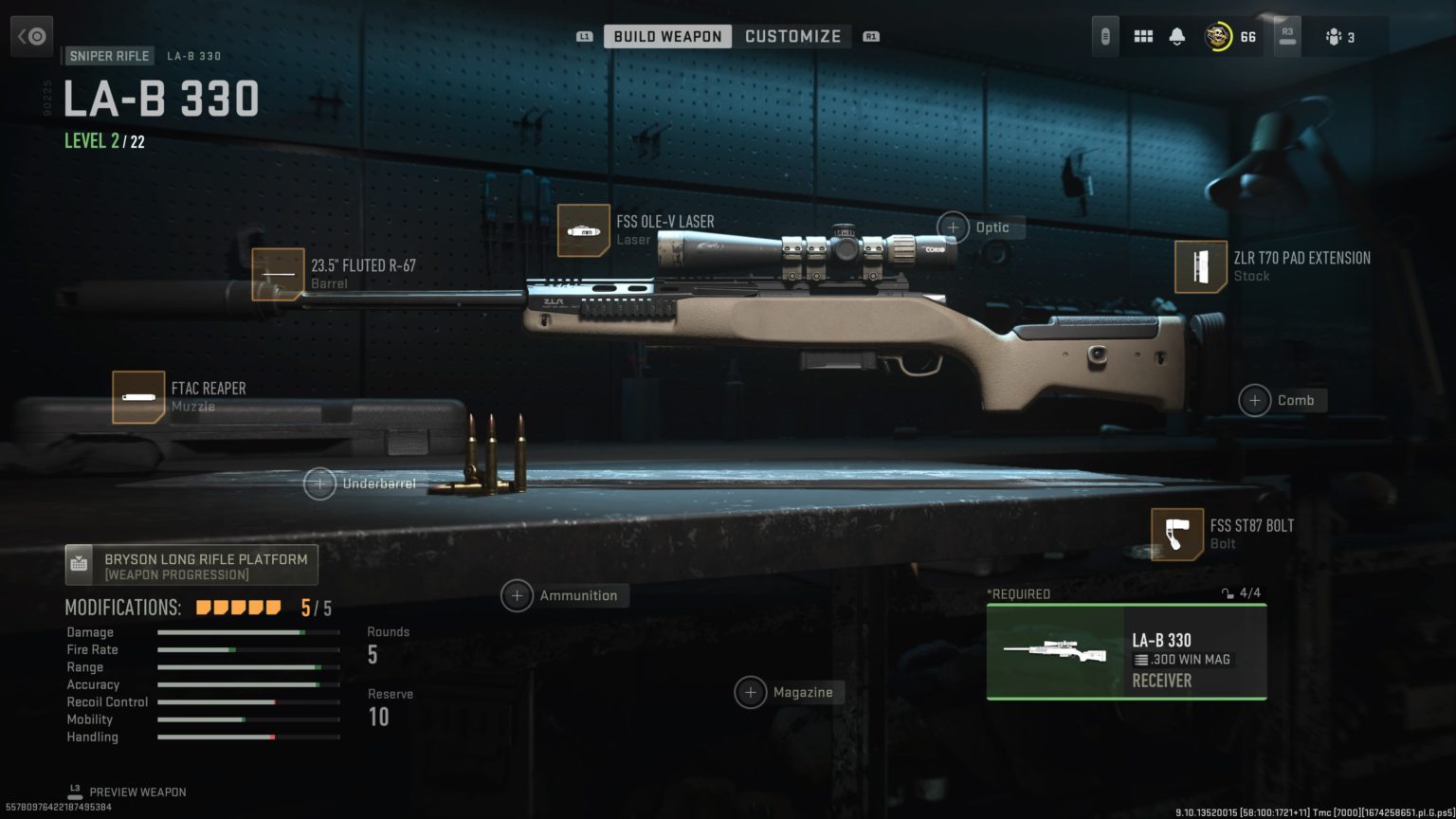Open the grid apps menu icon
Viewport: 1456px width, 819px height.
tap(1143, 35)
